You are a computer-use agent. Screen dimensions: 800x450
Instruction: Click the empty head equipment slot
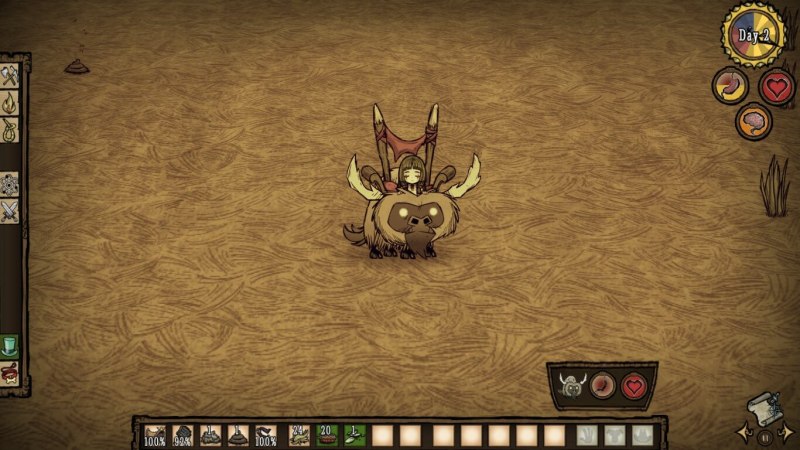[x=642, y=435]
